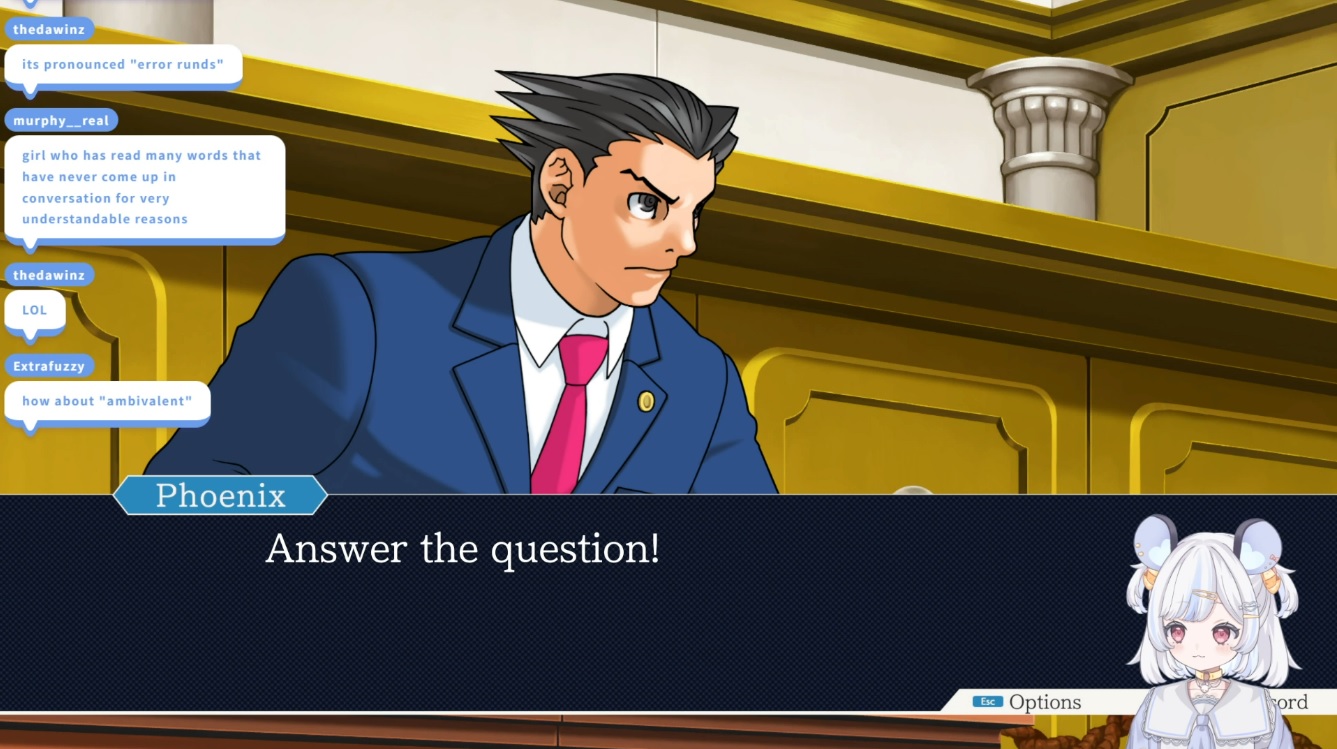Image resolution: width=1337 pixels, height=749 pixels.
Task: Select murphy__real's chat username tag
Action: pyautogui.click(x=61, y=121)
